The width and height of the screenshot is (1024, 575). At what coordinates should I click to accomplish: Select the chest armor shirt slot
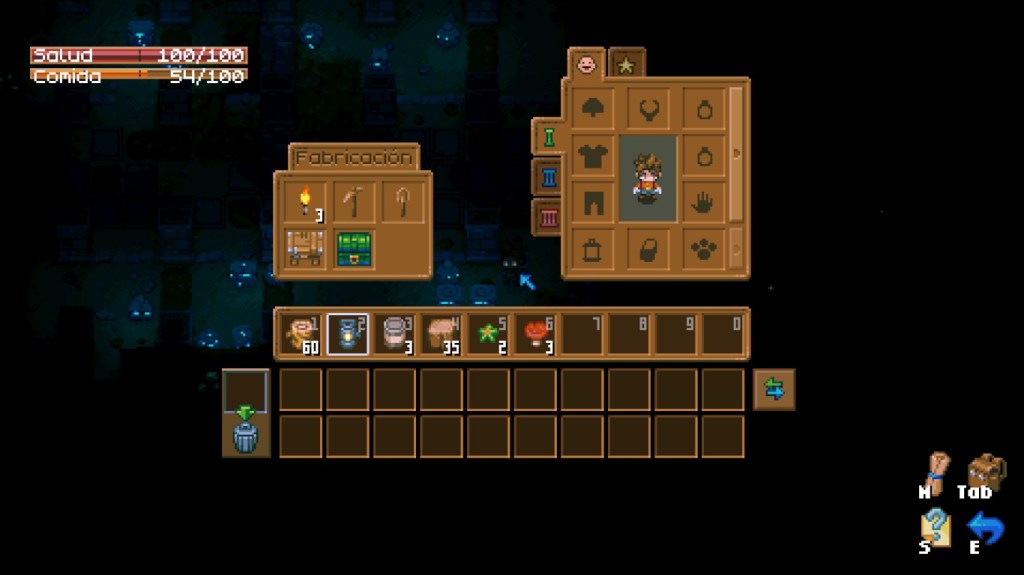click(593, 157)
